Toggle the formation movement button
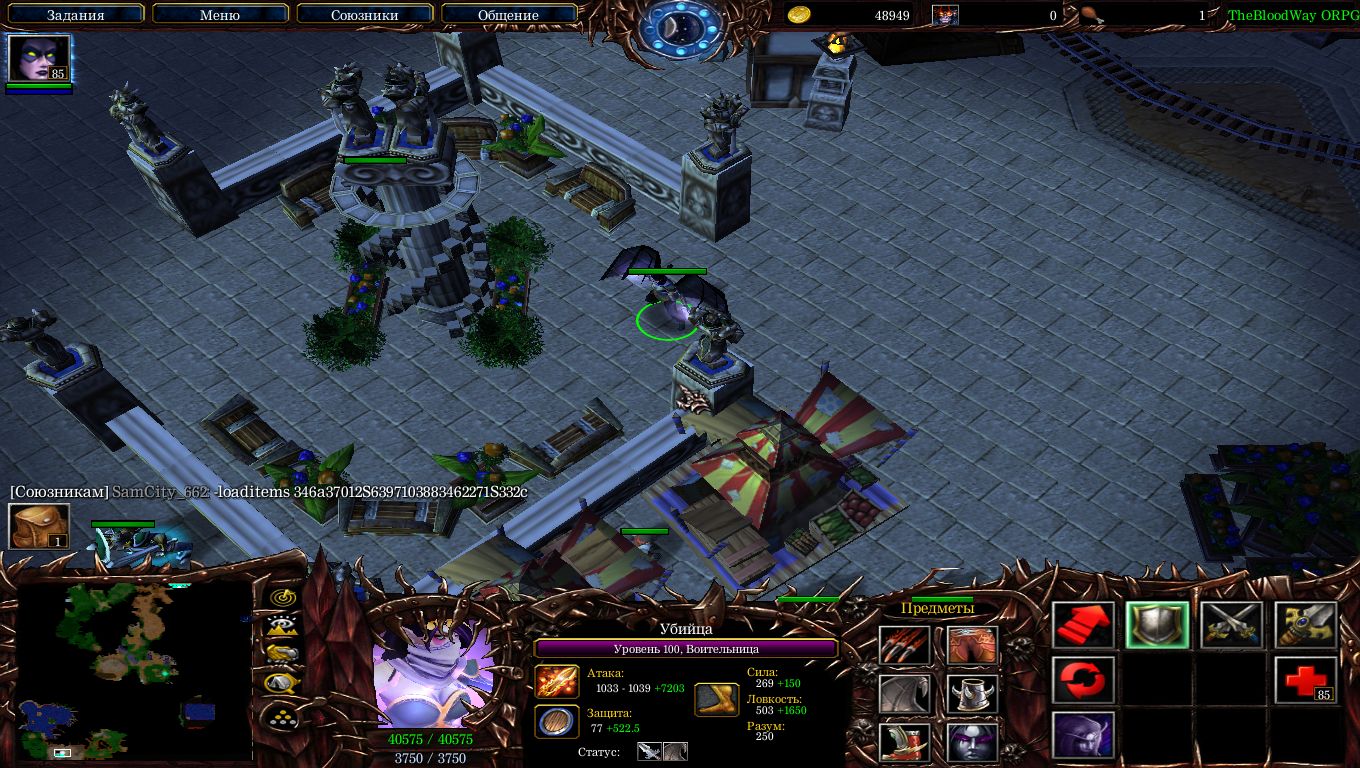Image resolution: width=1360 pixels, height=768 pixels. click(283, 716)
